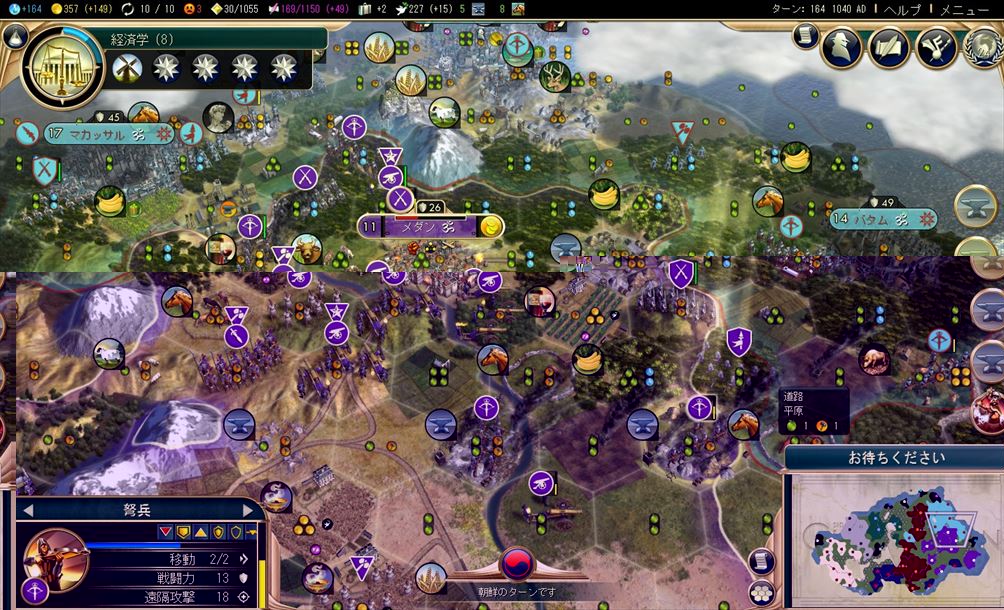This screenshot has height=610, width=1004.
Task: Open the diplomacy overview laurel icon
Action: coord(983,46)
